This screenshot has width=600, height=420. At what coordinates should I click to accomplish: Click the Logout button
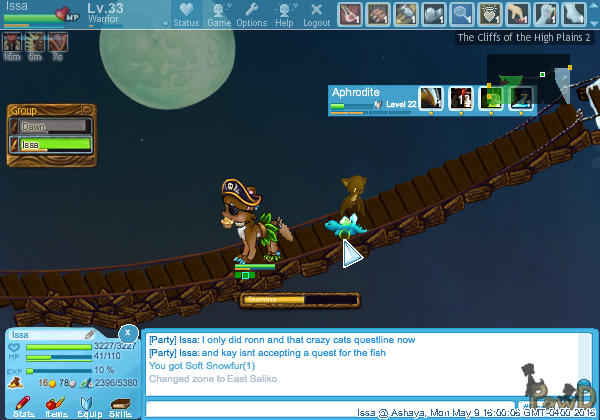[316, 13]
